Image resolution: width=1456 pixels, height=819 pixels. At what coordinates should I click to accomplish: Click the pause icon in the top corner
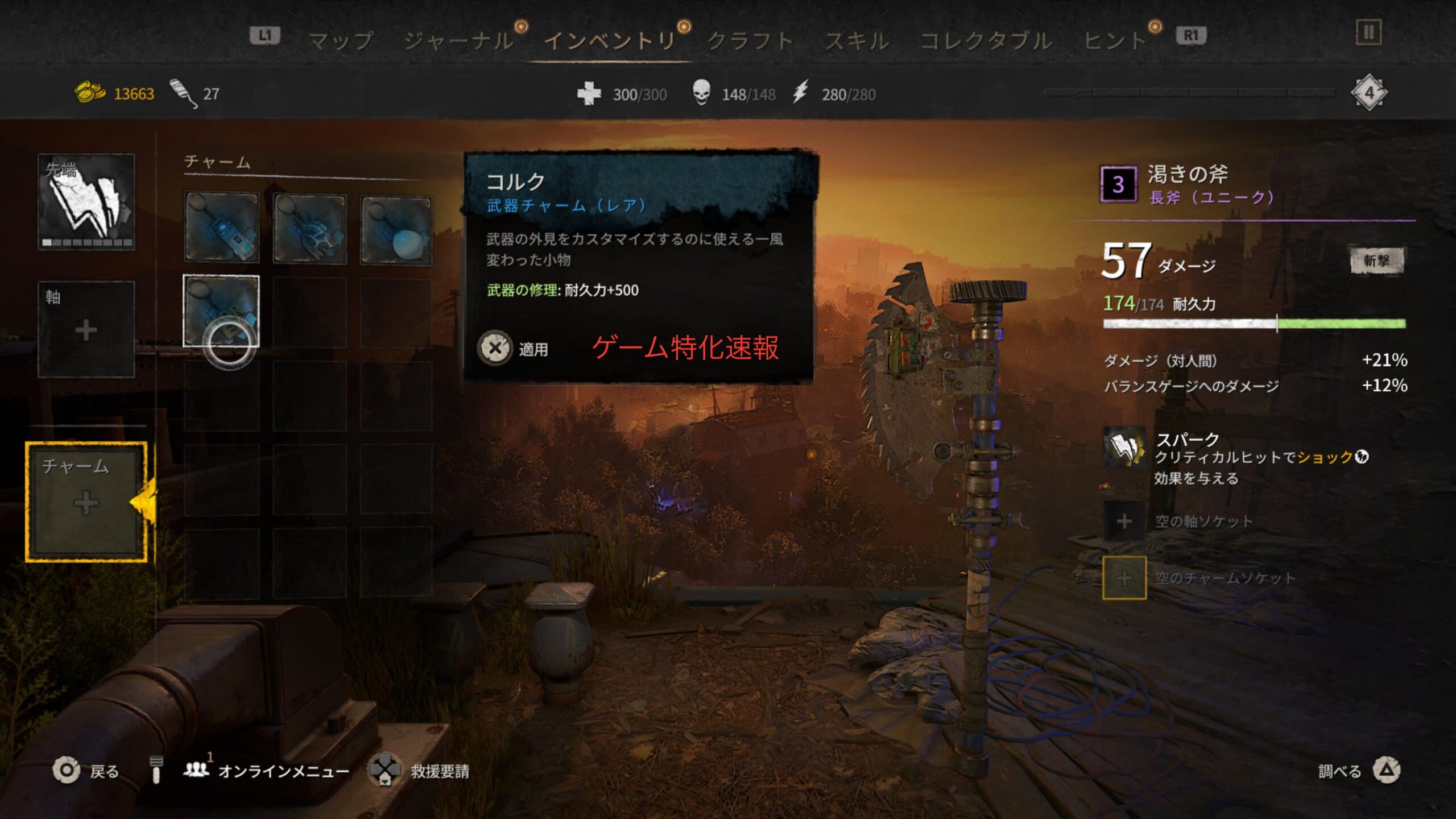[x=1368, y=32]
